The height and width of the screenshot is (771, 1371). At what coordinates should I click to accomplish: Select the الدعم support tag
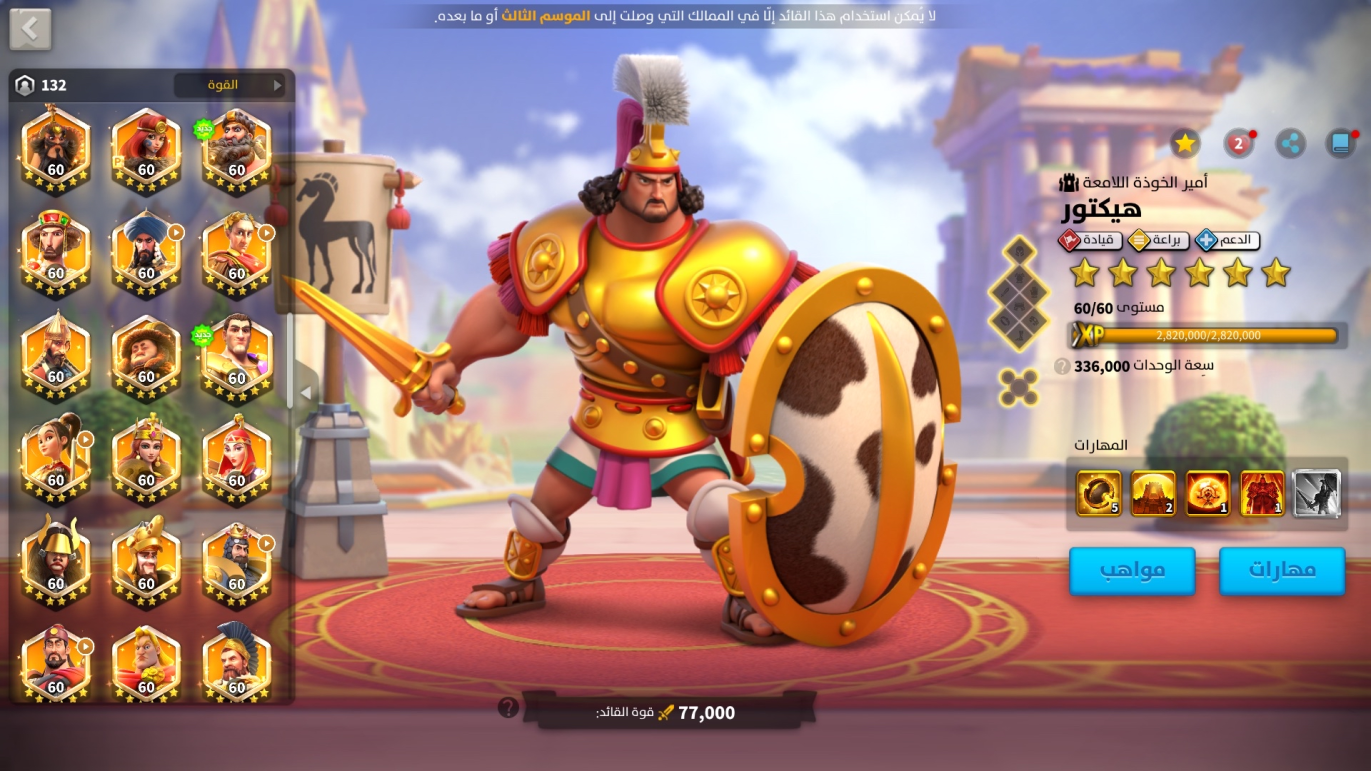point(1229,240)
